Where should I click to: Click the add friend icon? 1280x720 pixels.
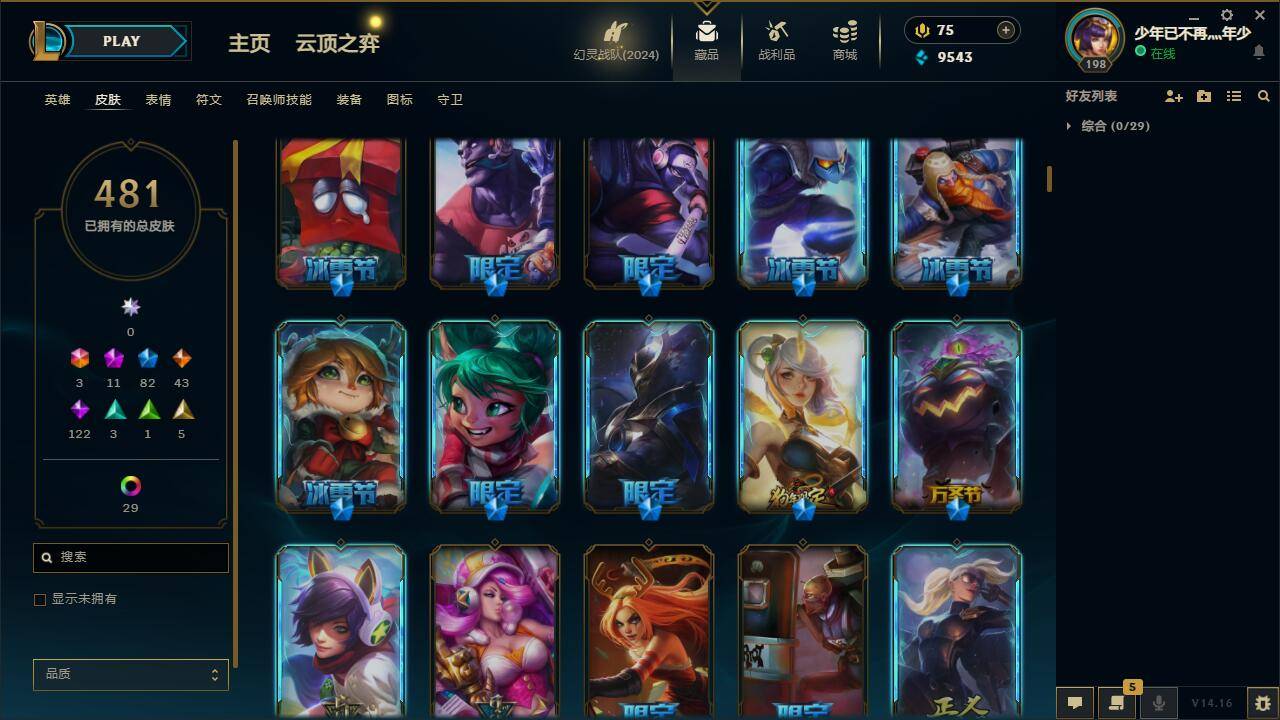pos(1176,96)
